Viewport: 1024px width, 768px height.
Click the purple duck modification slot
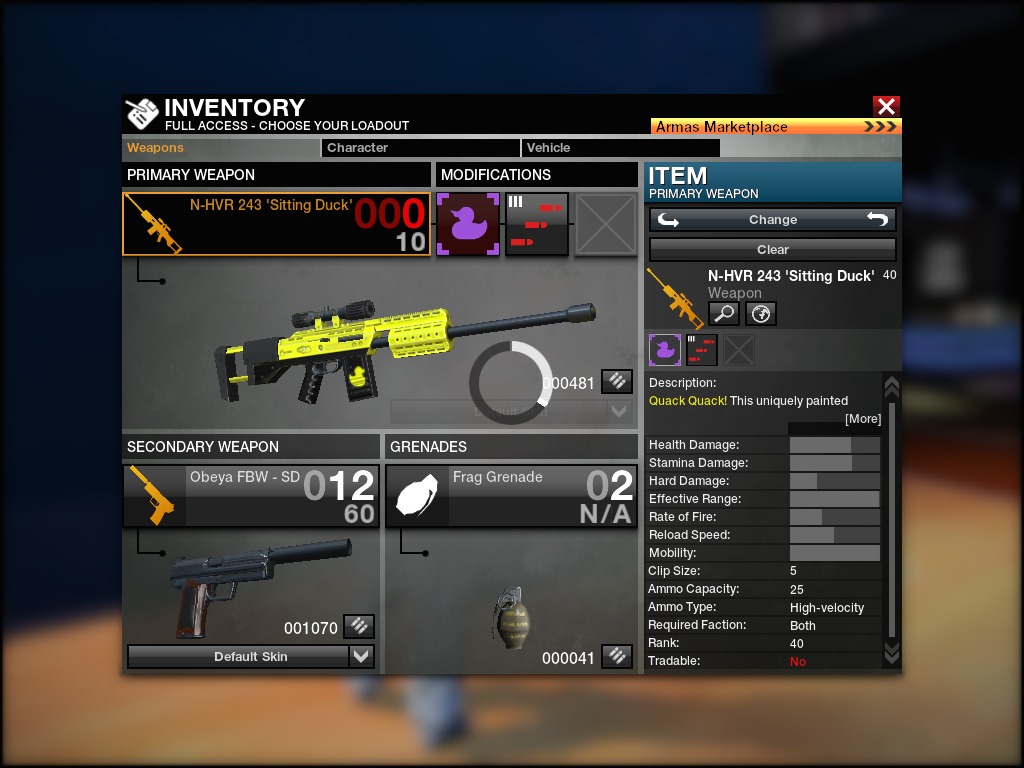pos(468,224)
